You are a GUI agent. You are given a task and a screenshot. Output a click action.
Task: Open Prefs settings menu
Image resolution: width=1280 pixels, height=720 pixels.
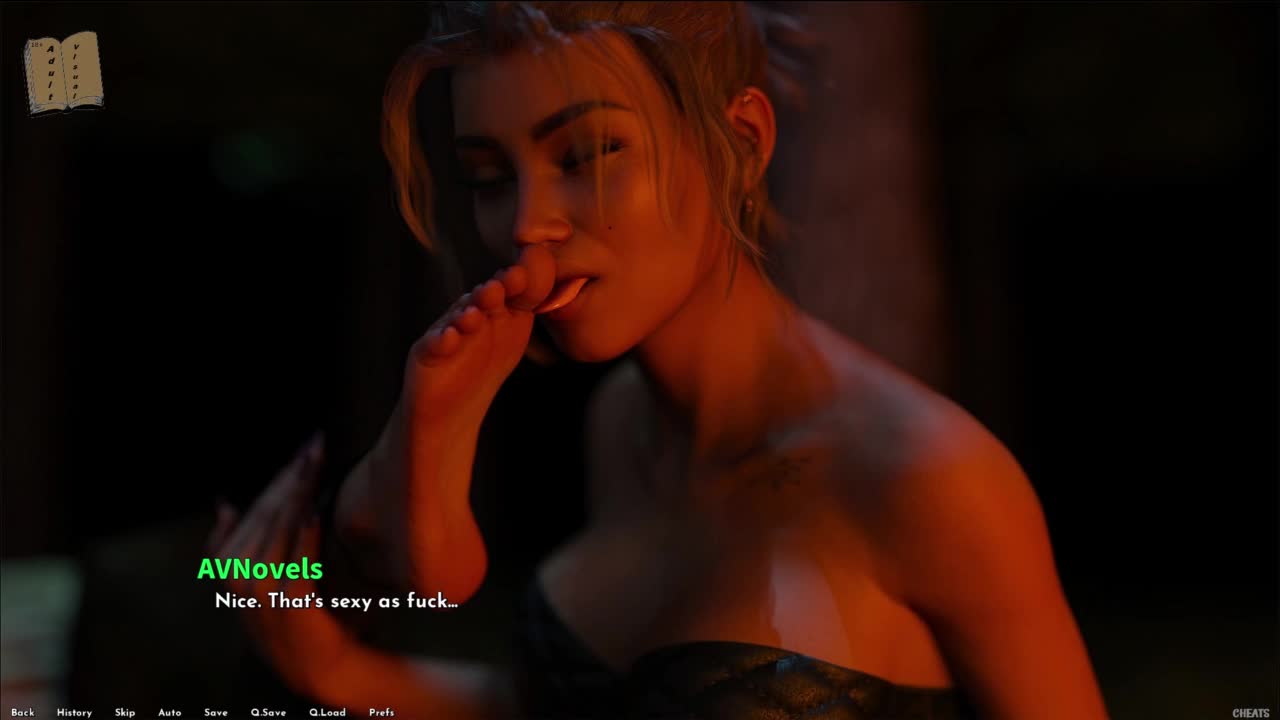pos(381,712)
